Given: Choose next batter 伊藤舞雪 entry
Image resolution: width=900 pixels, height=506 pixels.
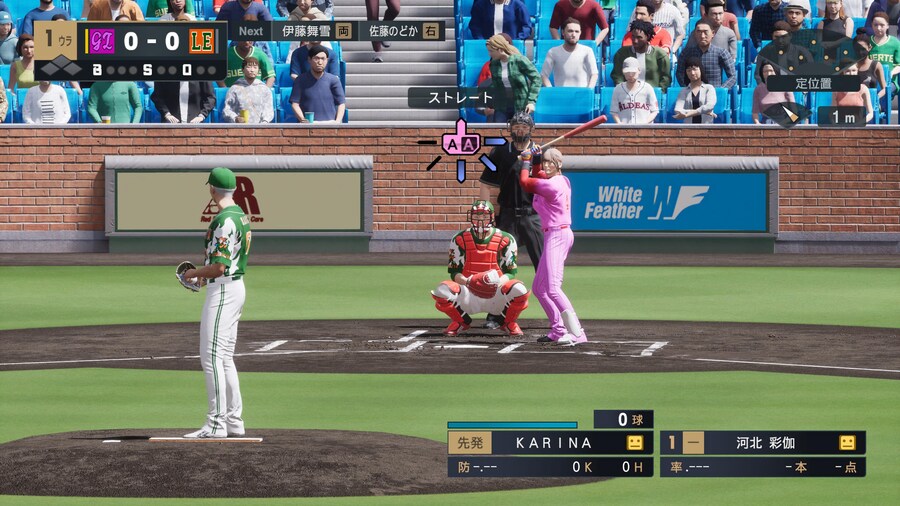Looking at the screenshot, I should coord(313,31).
